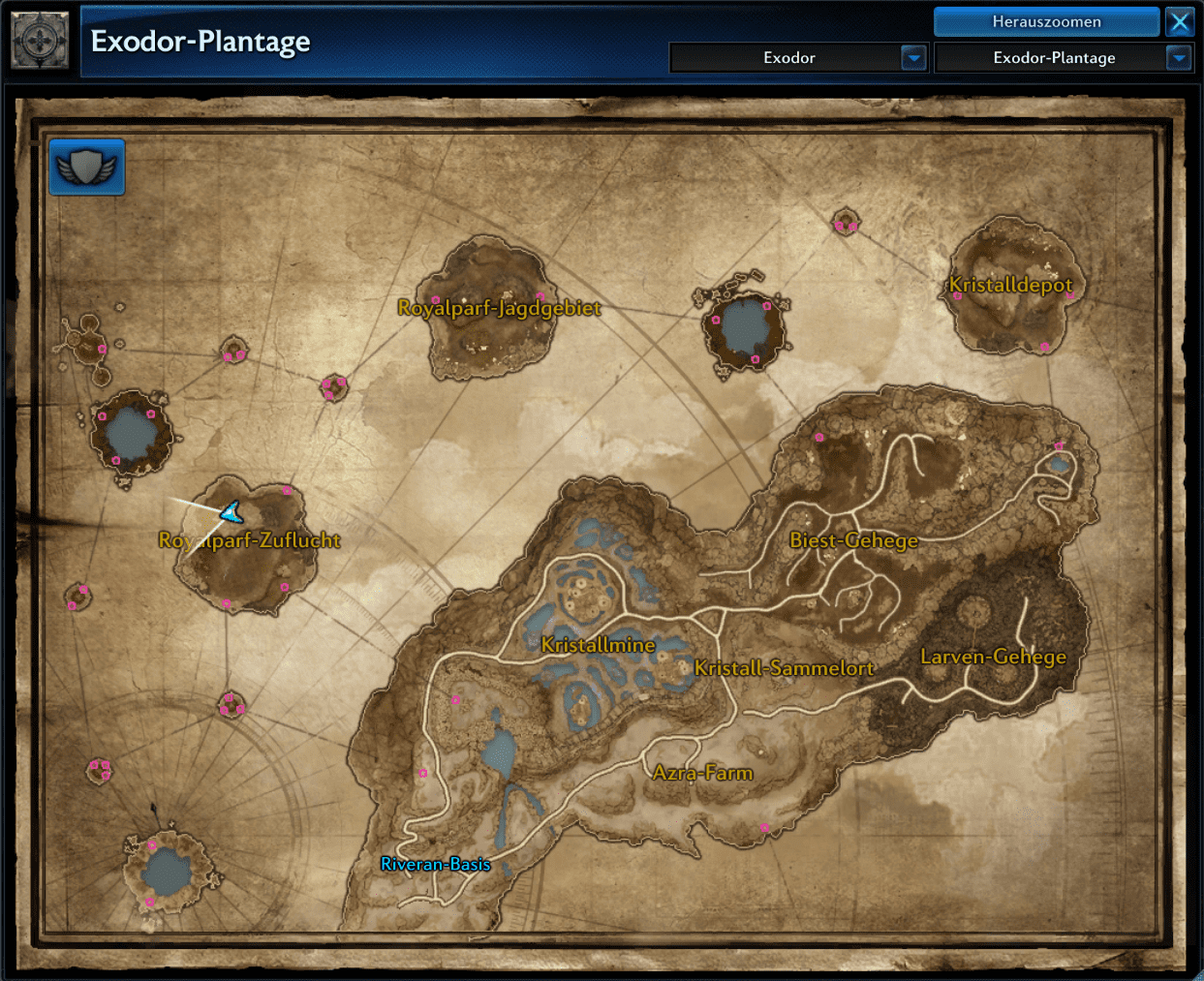Click the Herauszoomen button
This screenshot has width=1204, height=981.
point(1046,21)
